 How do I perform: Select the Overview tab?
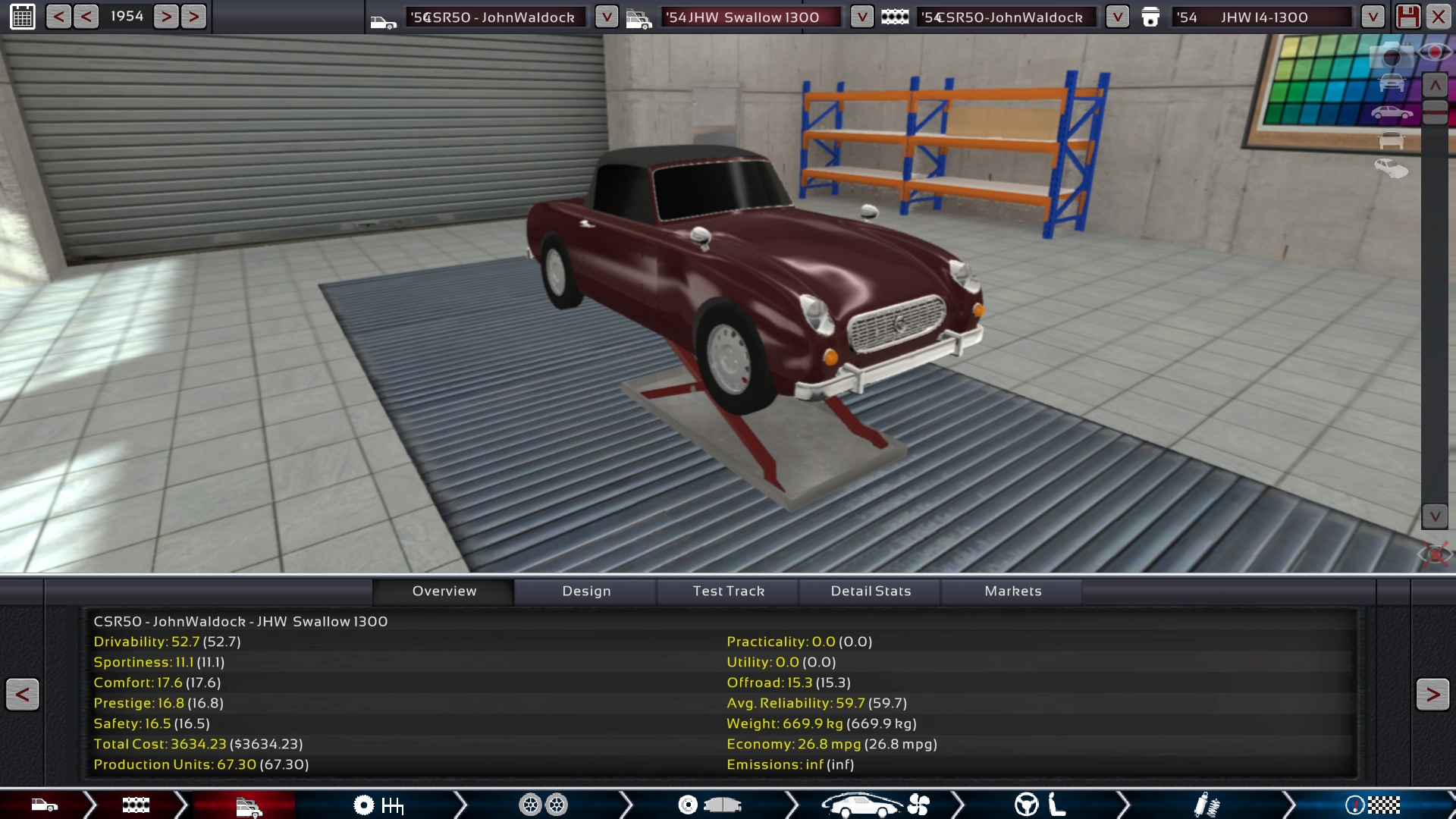pos(444,591)
